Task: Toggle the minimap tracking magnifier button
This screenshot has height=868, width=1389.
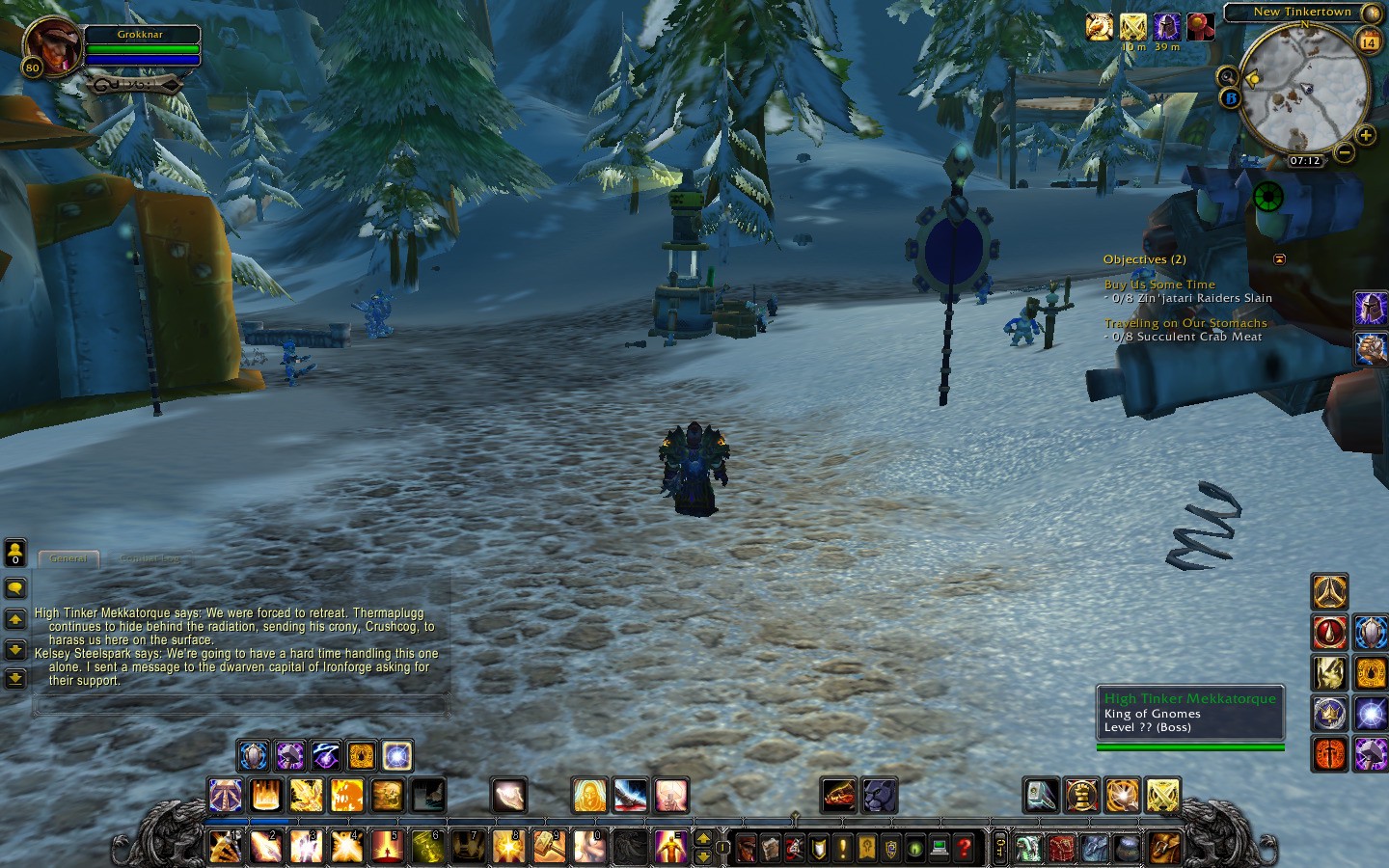Action: click(x=1227, y=76)
